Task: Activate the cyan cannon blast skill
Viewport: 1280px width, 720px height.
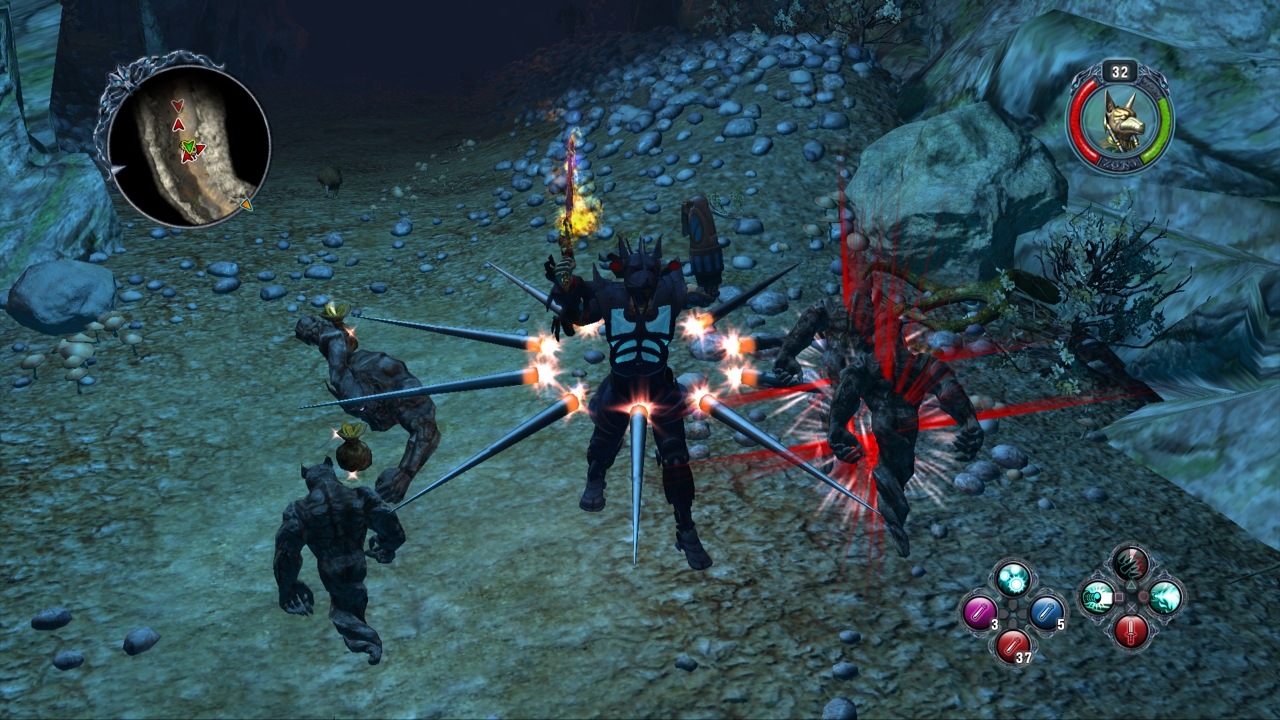Action: [x=1098, y=598]
